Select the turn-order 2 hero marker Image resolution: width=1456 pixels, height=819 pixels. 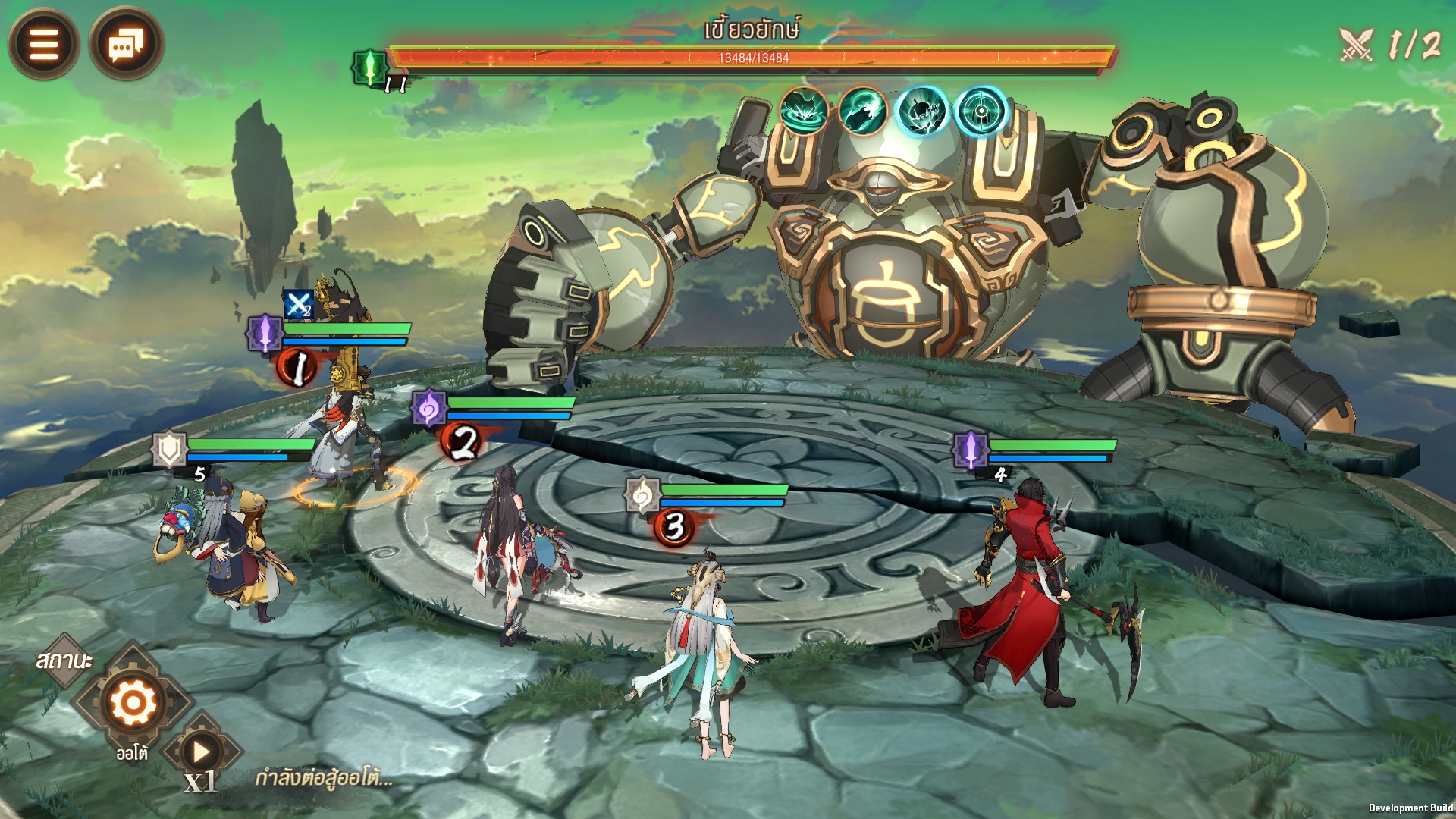pyautogui.click(x=462, y=441)
